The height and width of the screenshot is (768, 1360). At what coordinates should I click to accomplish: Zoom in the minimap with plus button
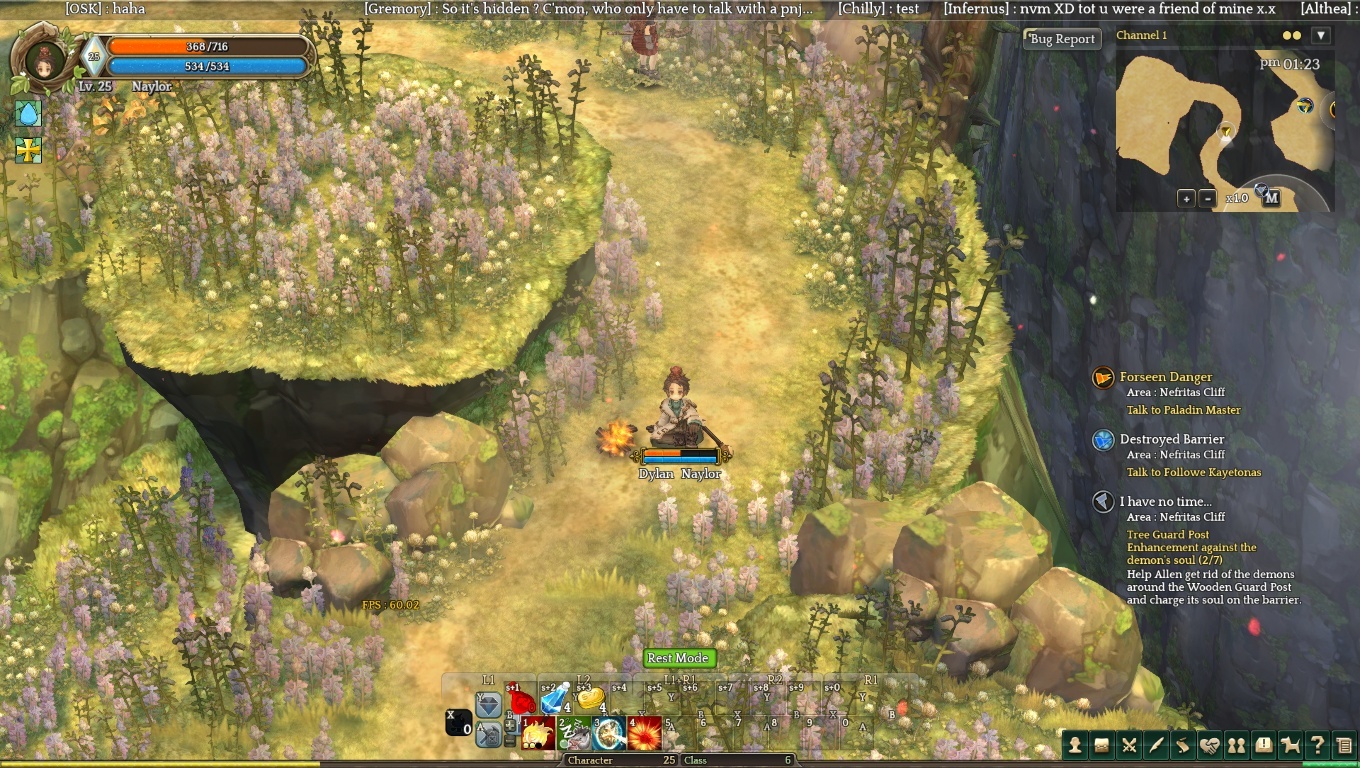1186,198
